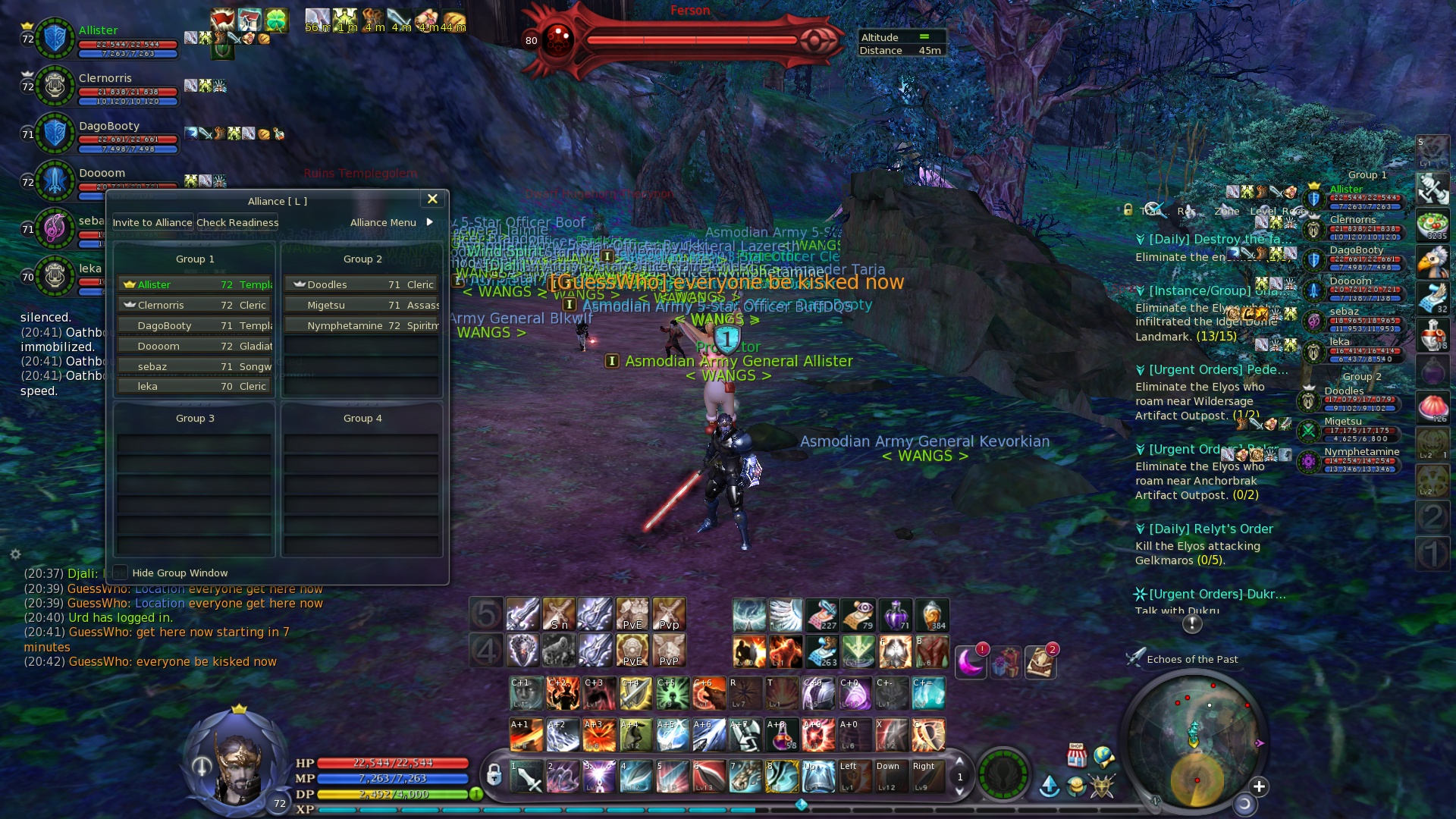Open the Urgent Orders Dukr quest entry

point(1217,594)
